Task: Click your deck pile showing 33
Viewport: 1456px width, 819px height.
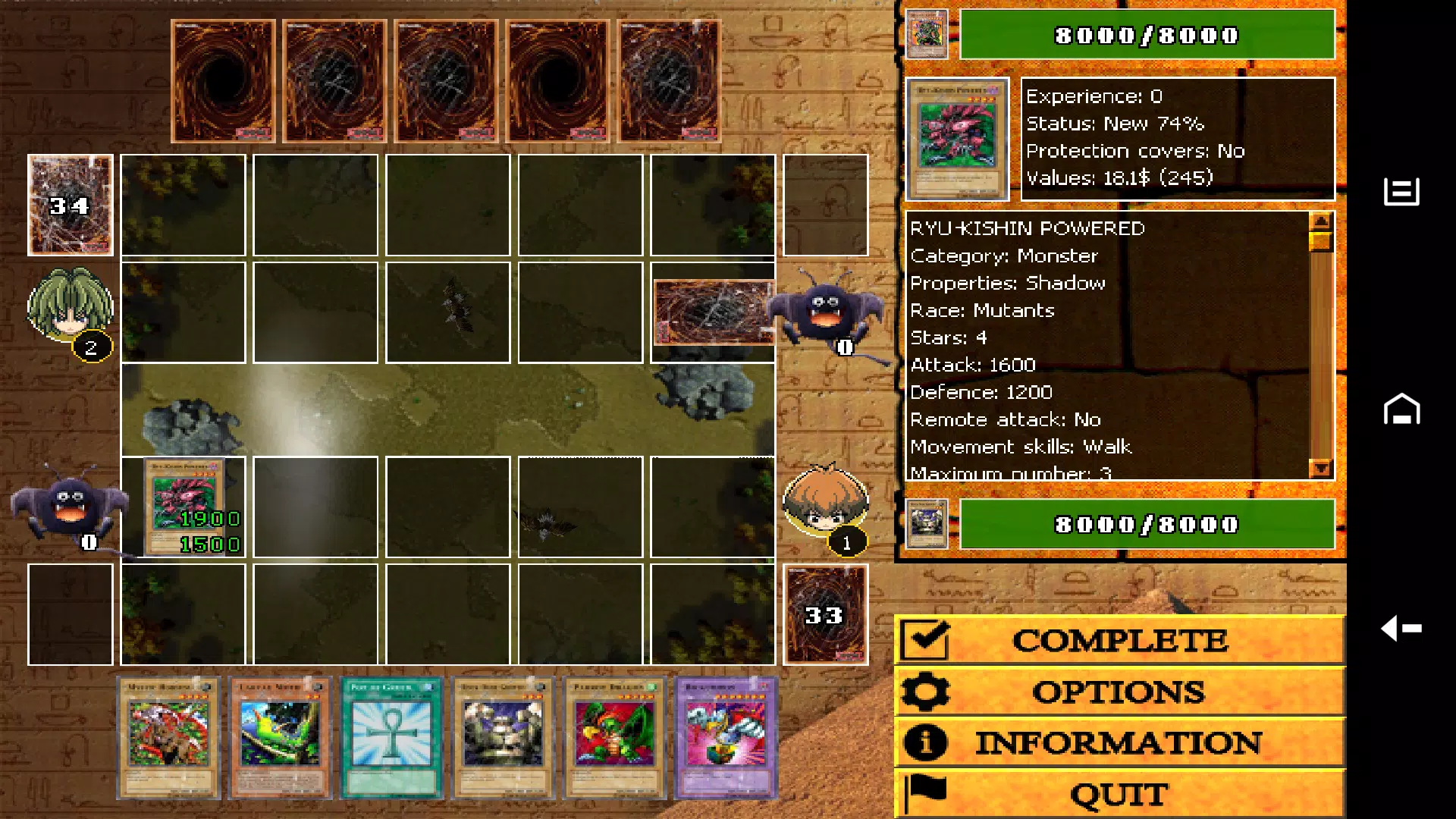Action: click(x=825, y=614)
